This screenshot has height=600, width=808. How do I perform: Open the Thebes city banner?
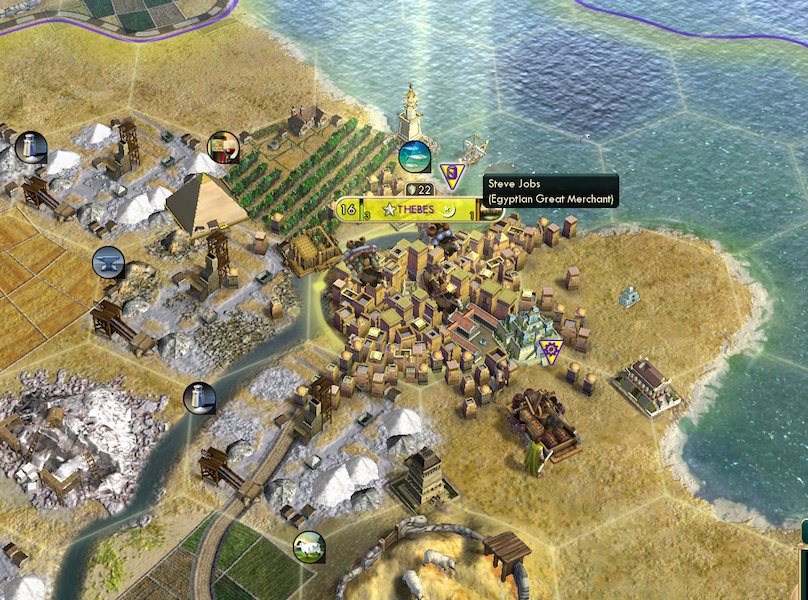point(410,209)
